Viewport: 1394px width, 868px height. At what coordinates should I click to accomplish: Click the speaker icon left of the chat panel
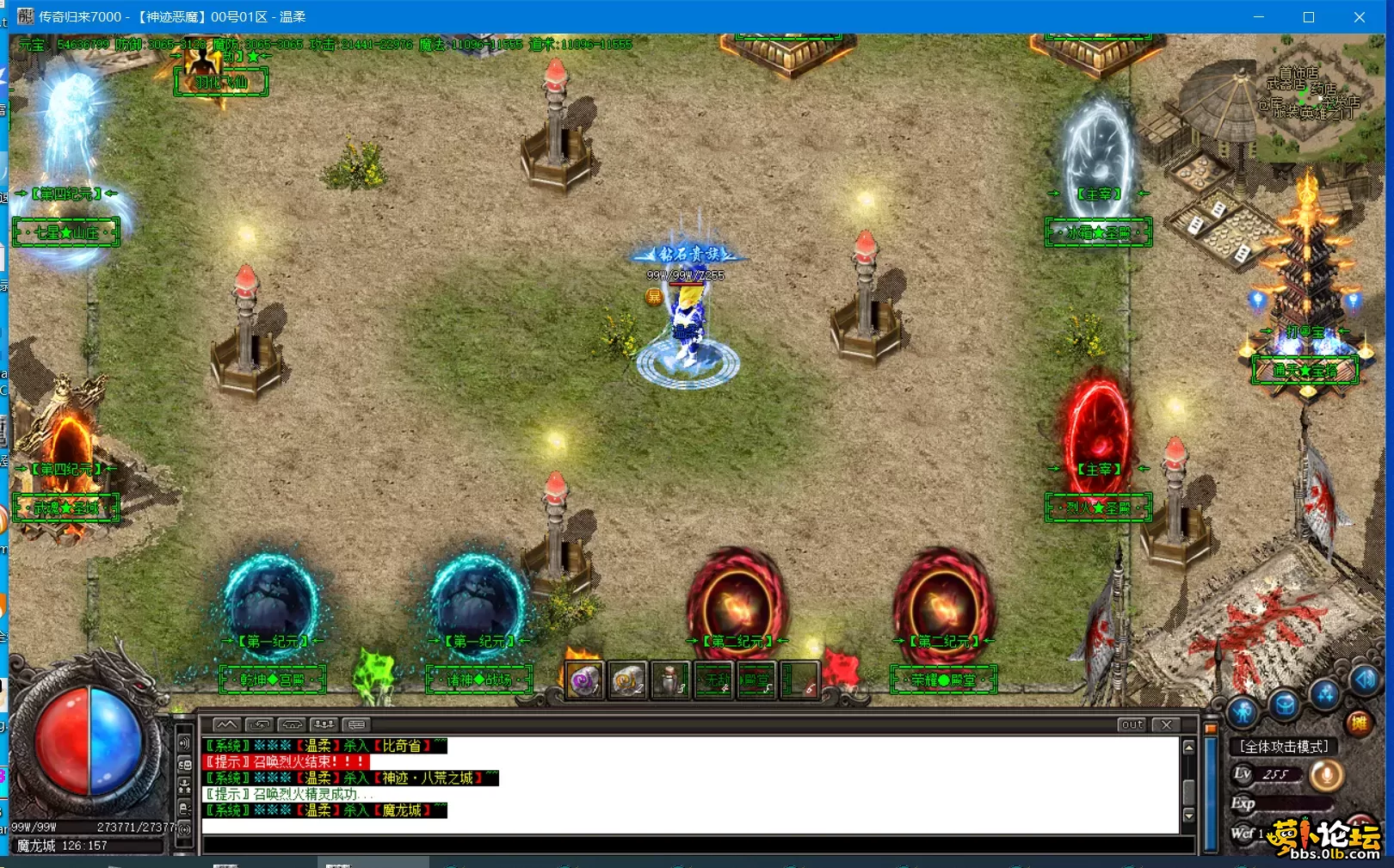coord(183,743)
